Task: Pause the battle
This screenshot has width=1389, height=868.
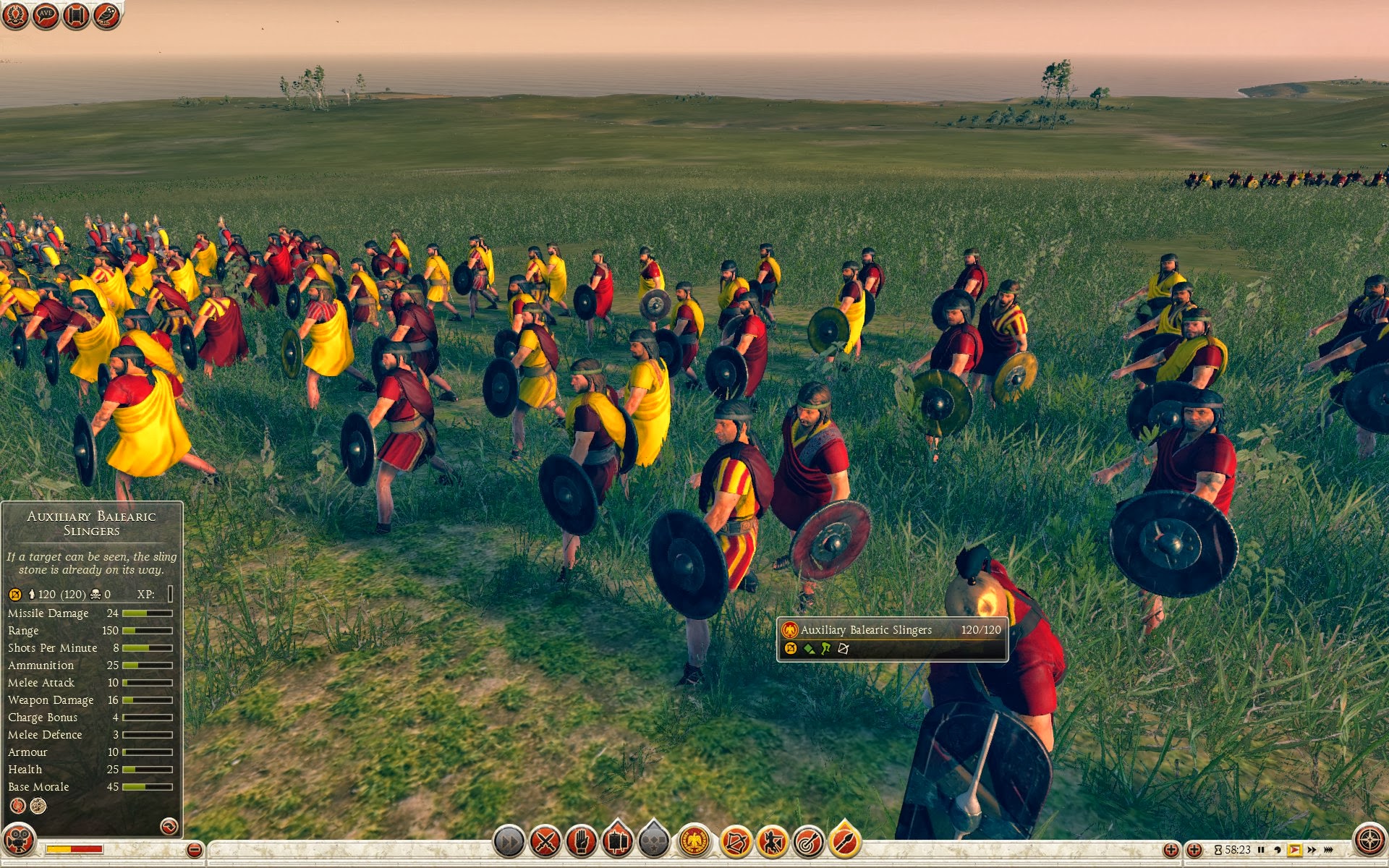Action: pos(1261,850)
